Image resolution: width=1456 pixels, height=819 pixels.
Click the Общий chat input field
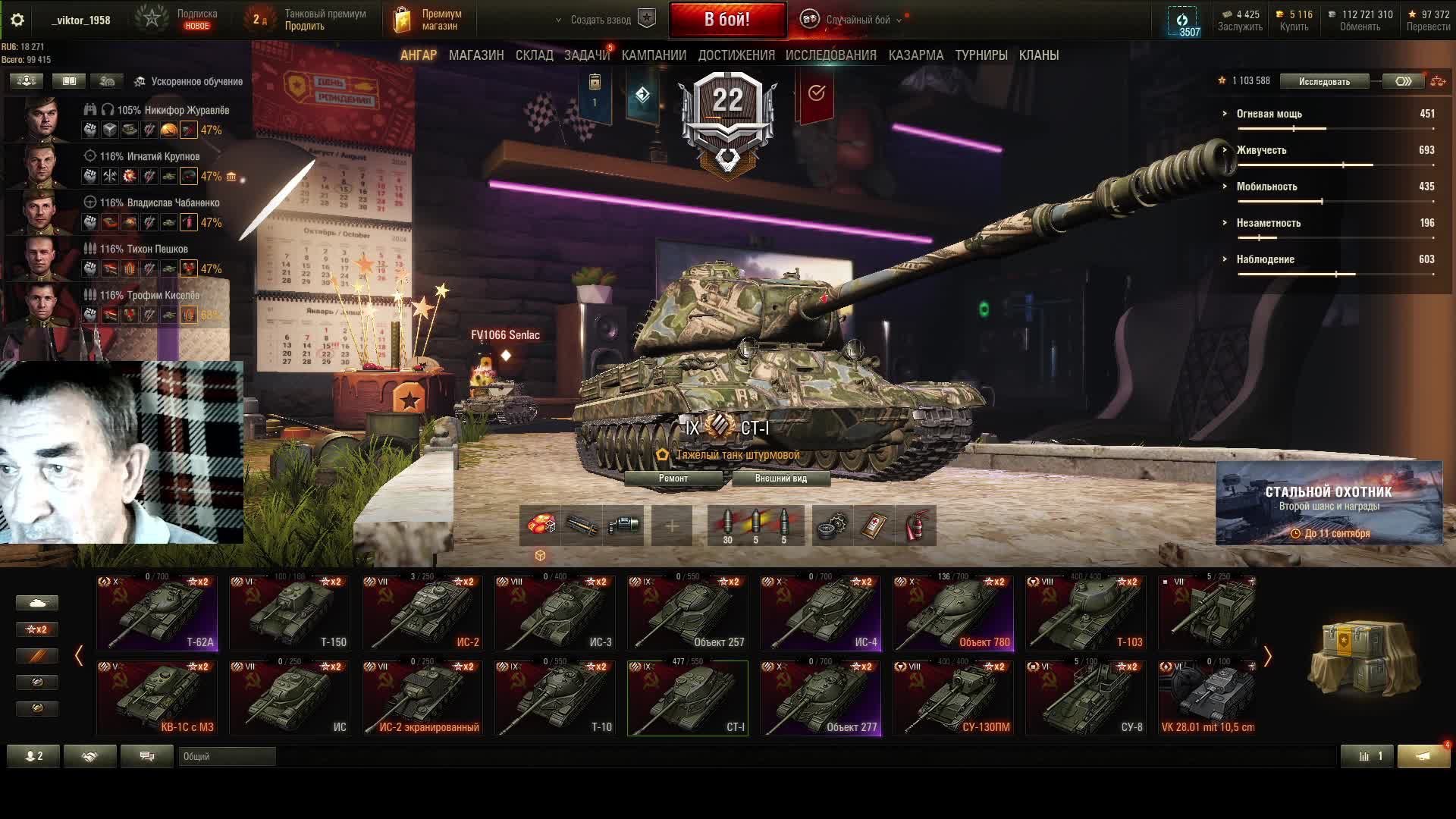(227, 756)
